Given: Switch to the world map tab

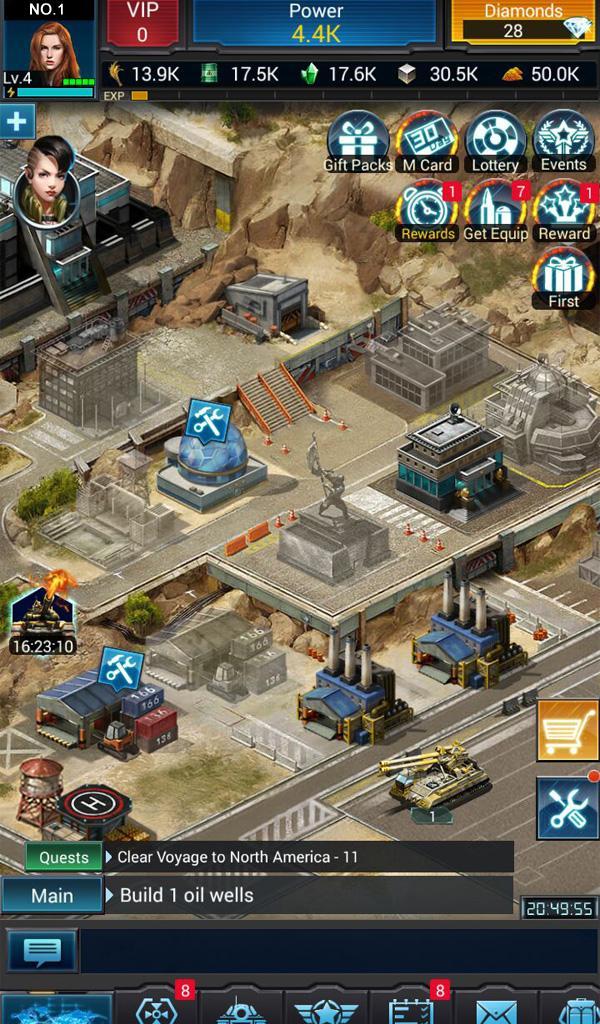Looking at the screenshot, I should pos(56,1010).
